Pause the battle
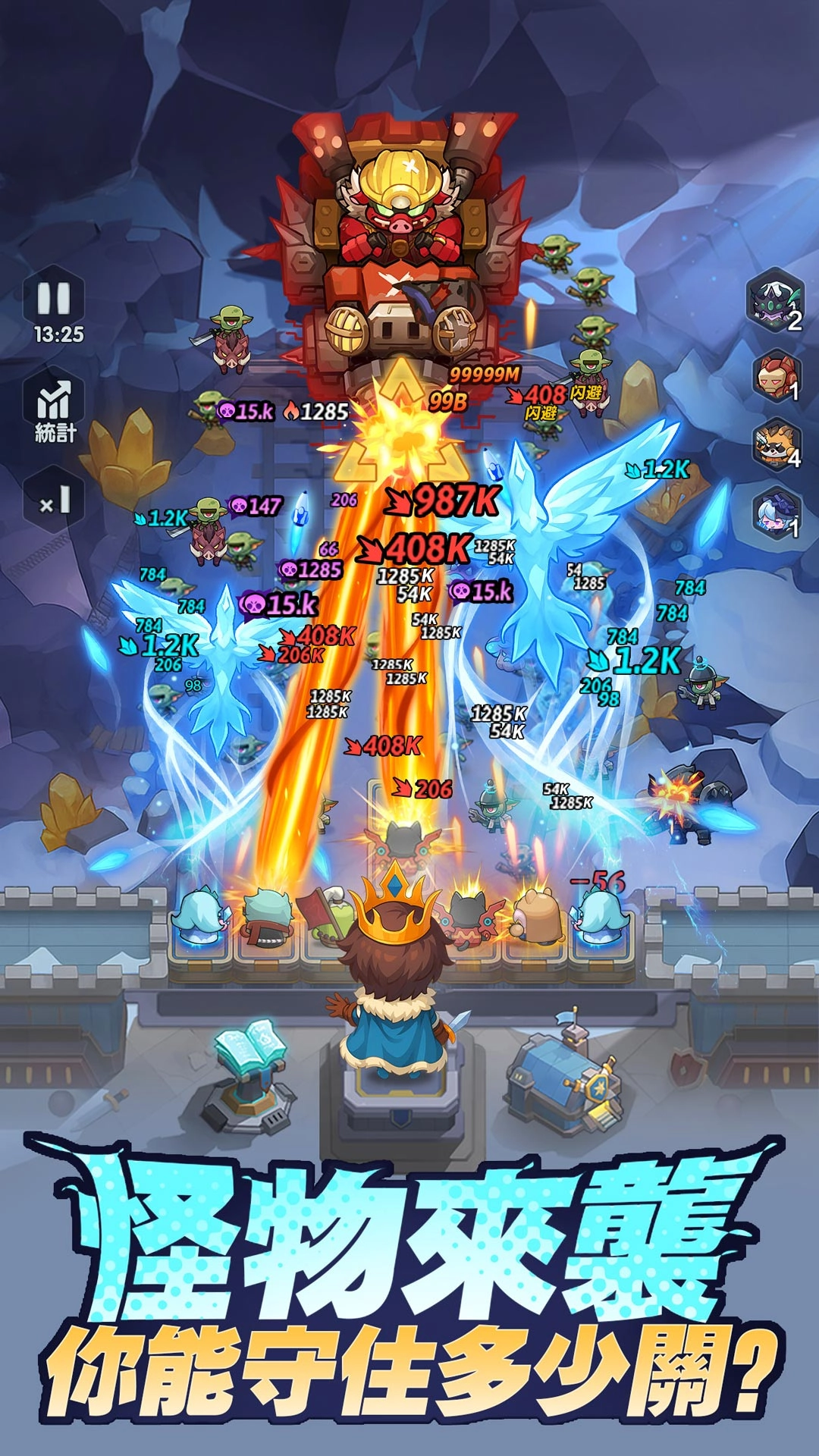The width and height of the screenshot is (819, 1456). (x=55, y=299)
